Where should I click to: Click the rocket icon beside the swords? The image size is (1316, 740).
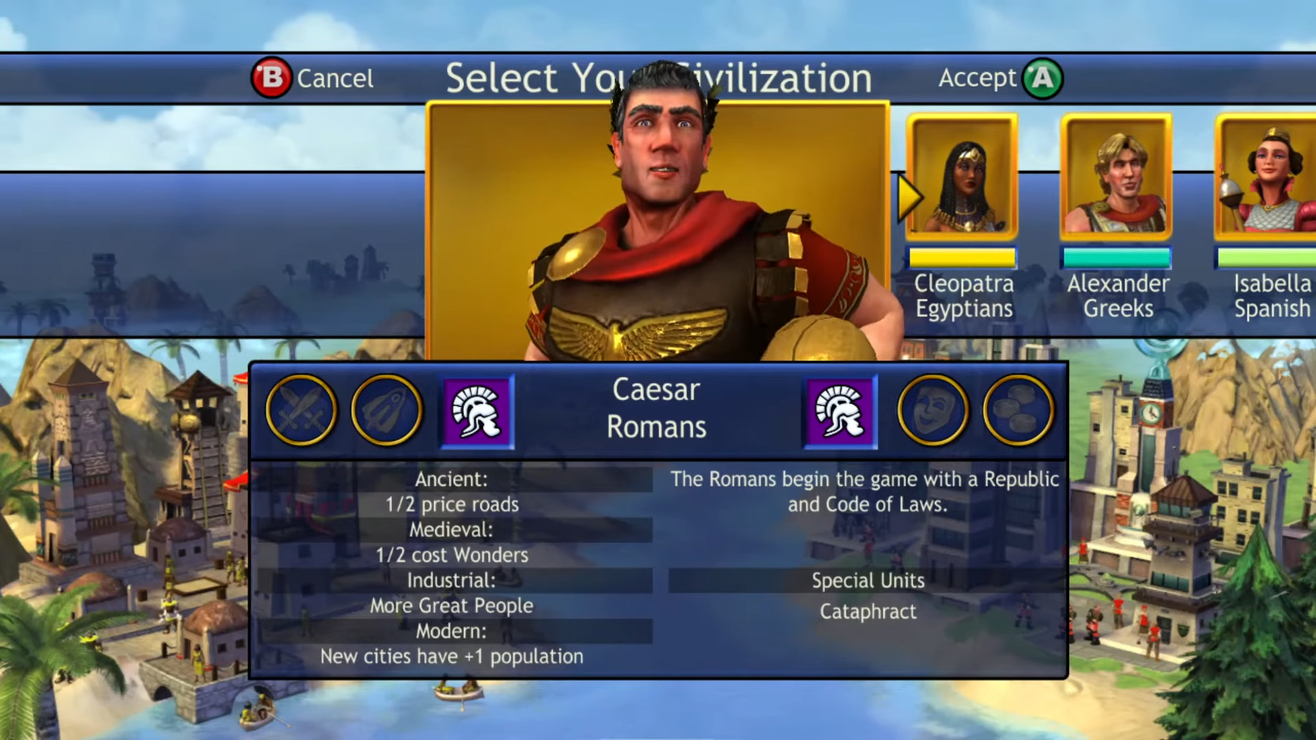point(386,410)
